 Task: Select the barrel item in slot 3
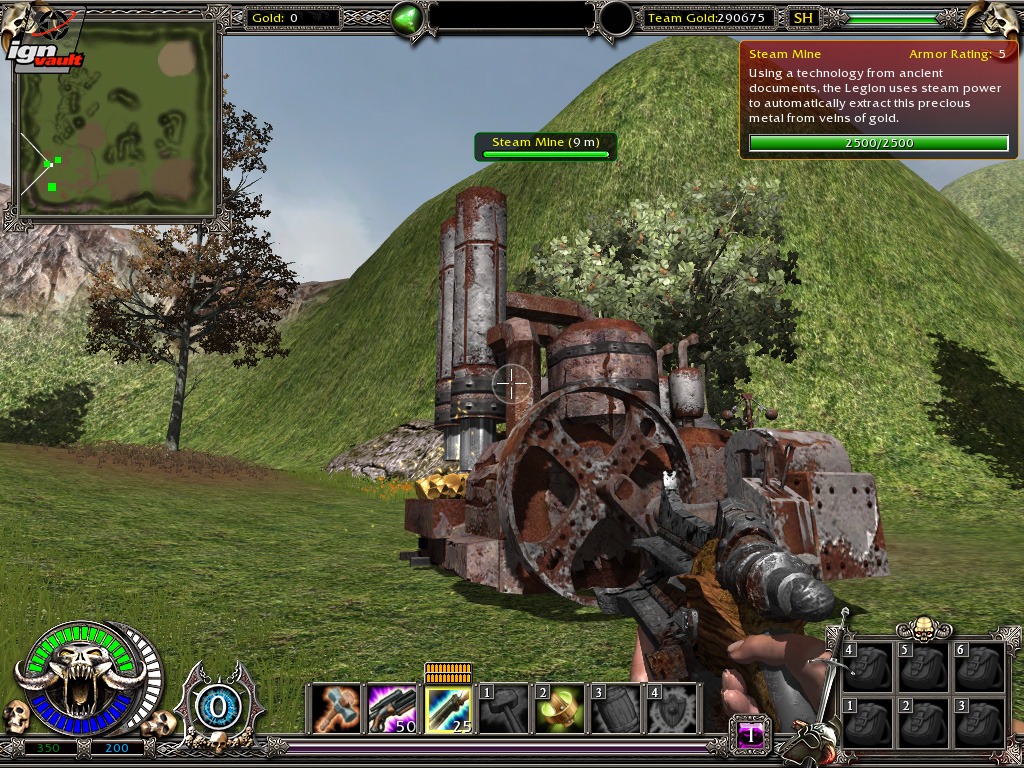pyautogui.click(x=615, y=708)
